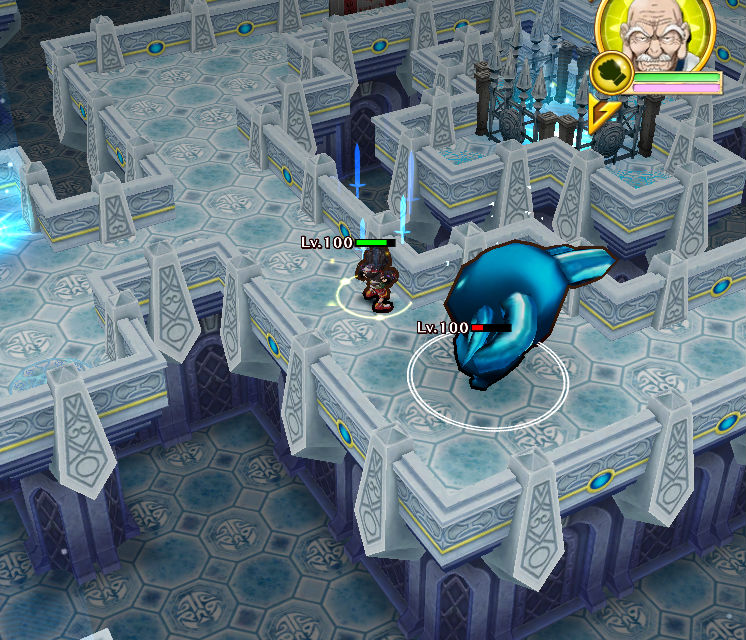Activate the lightning bolt triangle icon

point(602,115)
